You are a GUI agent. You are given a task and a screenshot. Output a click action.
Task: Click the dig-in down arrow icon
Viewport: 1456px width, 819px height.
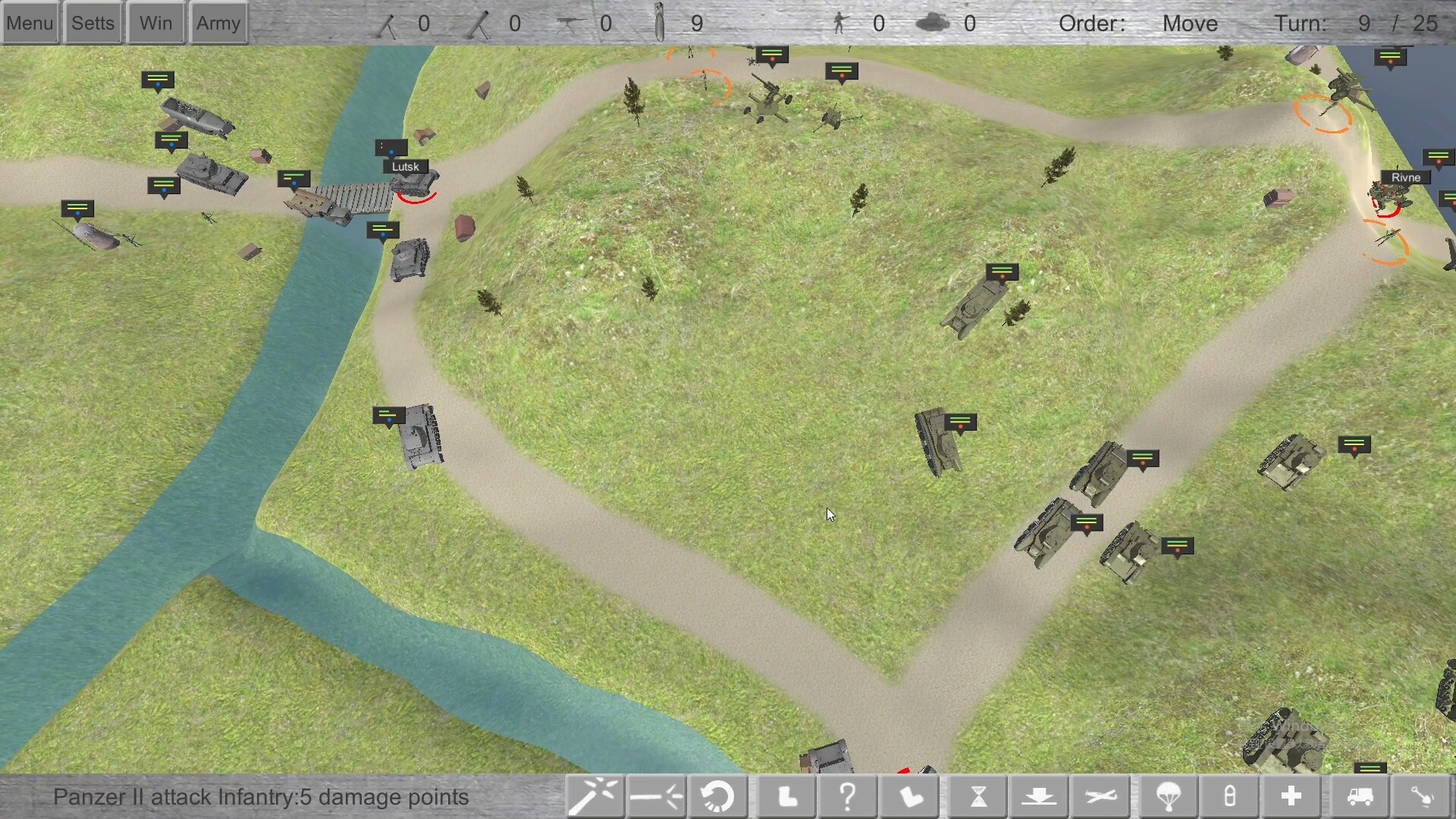(1040, 796)
